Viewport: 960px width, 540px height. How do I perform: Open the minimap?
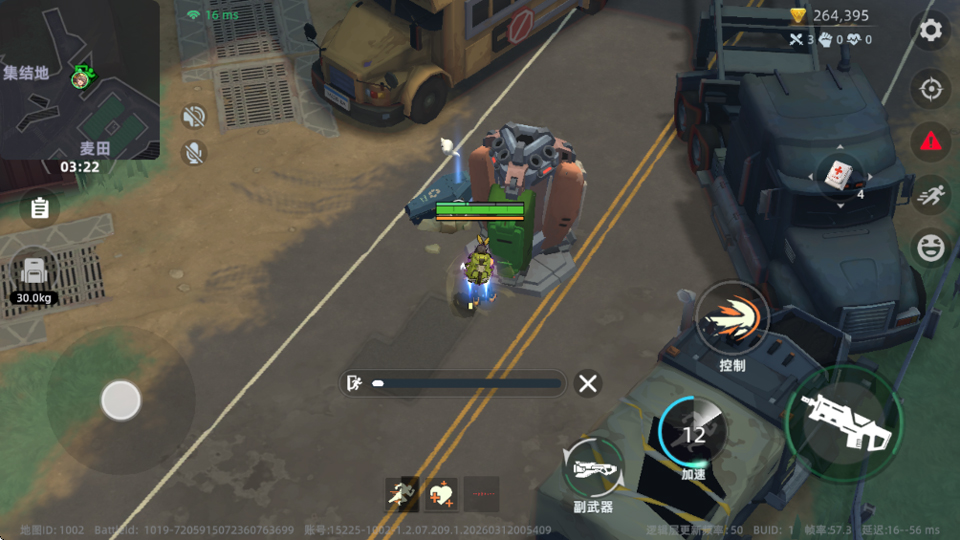[79, 79]
